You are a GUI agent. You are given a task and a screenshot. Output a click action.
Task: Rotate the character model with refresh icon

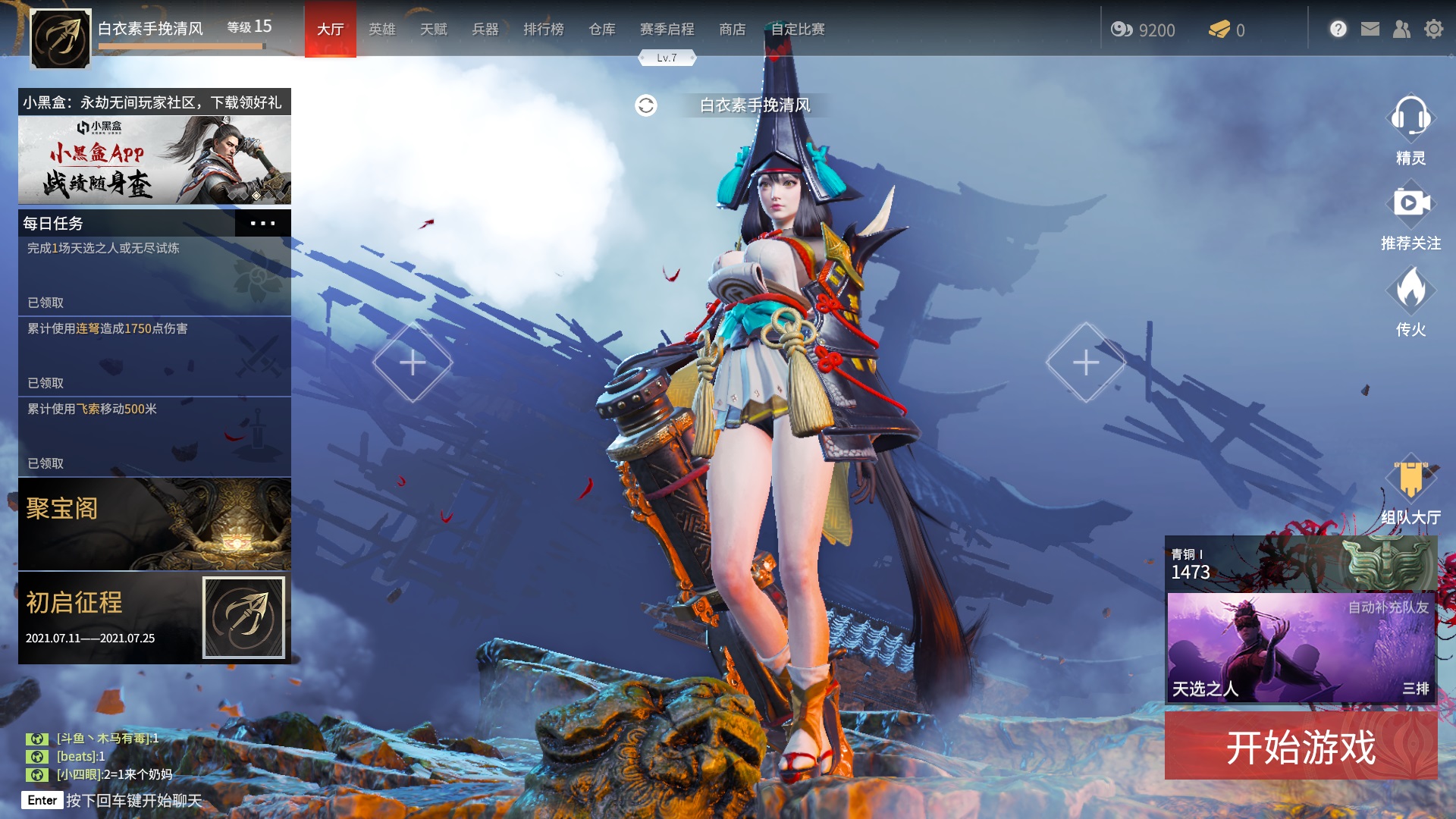pos(646,105)
